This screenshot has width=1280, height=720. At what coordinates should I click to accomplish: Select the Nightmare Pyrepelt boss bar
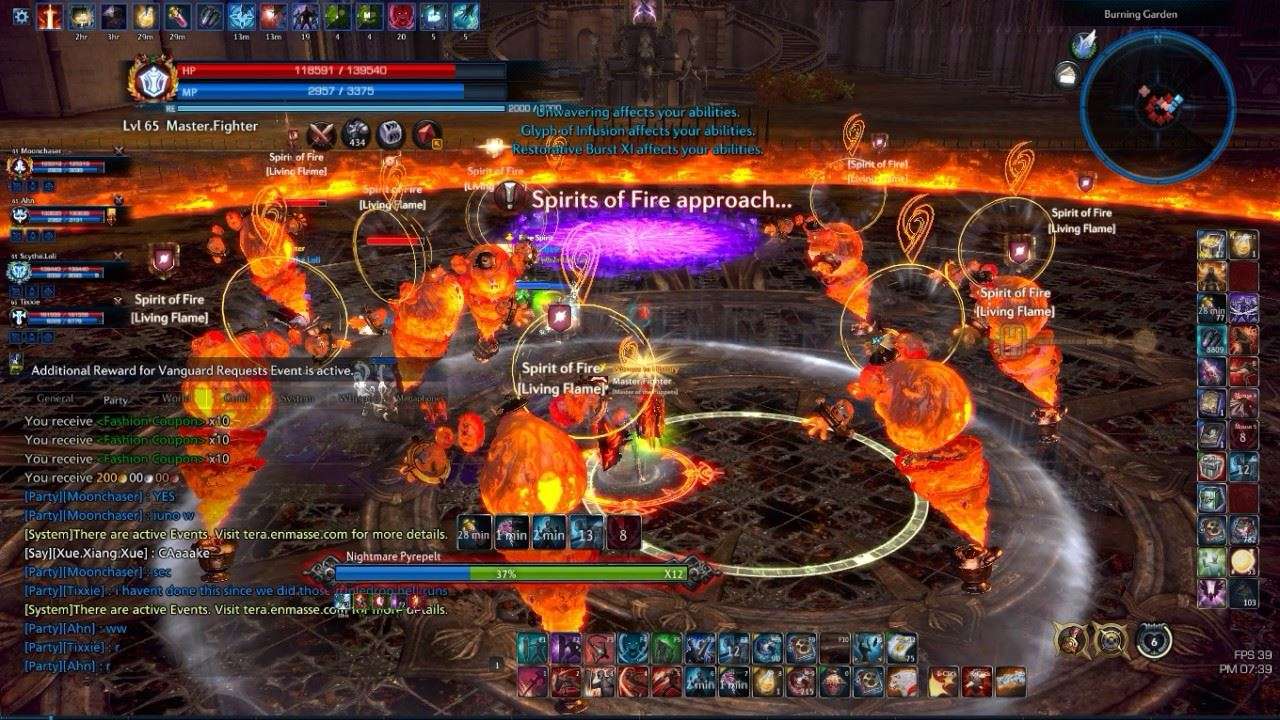tap(510, 574)
